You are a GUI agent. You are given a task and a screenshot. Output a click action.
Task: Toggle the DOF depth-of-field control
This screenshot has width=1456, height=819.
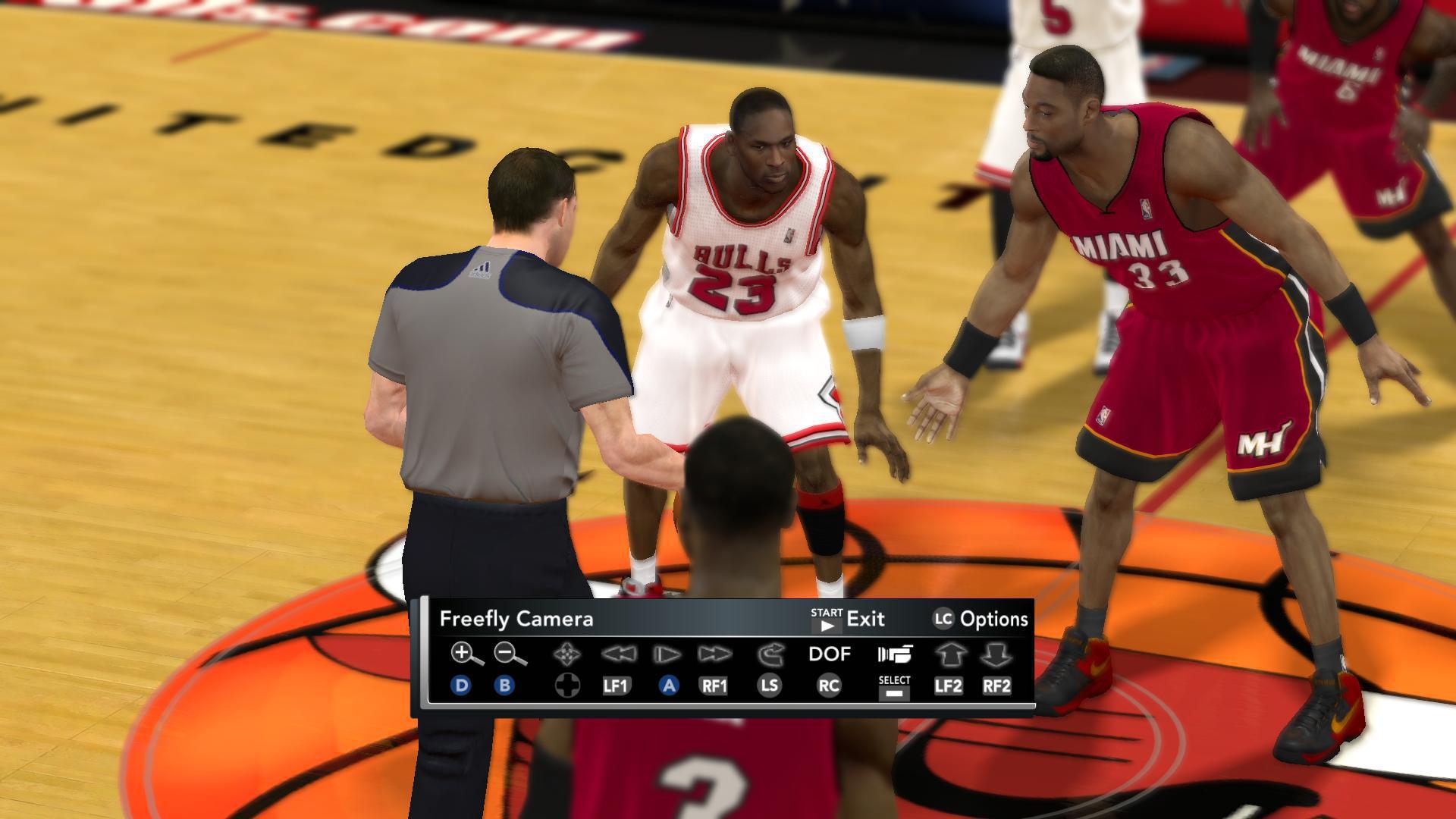[x=829, y=654]
